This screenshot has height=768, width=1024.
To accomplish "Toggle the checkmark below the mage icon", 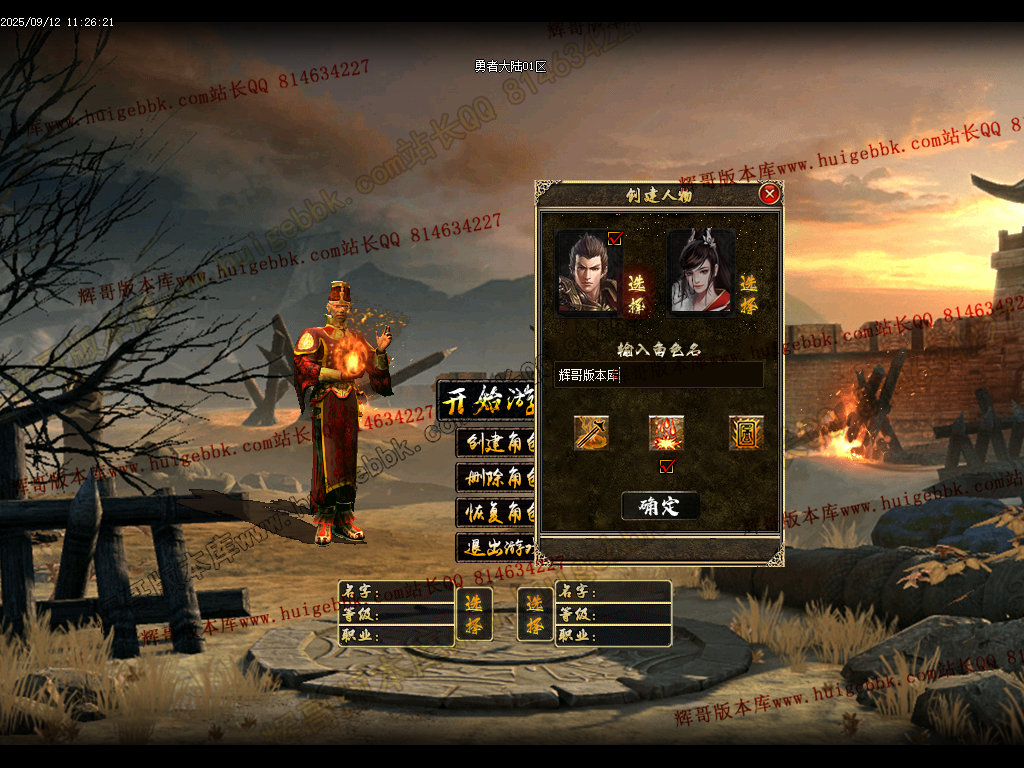I will point(667,466).
